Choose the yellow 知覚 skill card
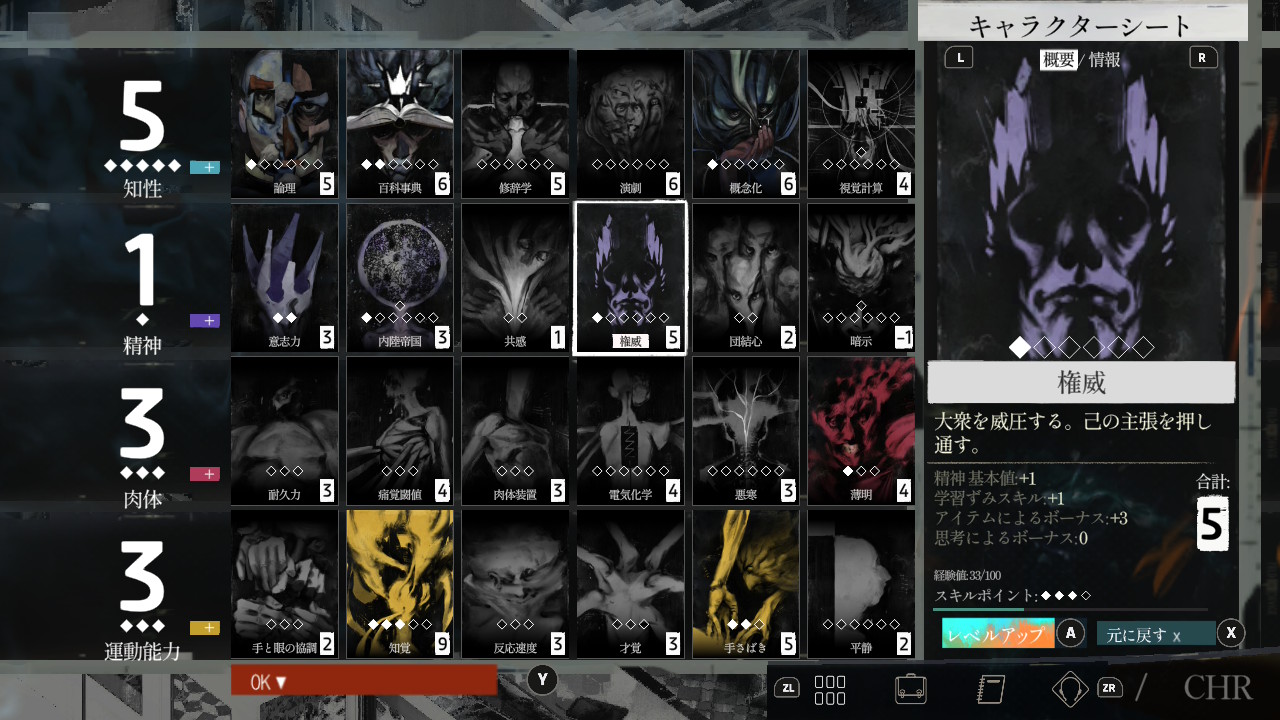 pyautogui.click(x=400, y=584)
